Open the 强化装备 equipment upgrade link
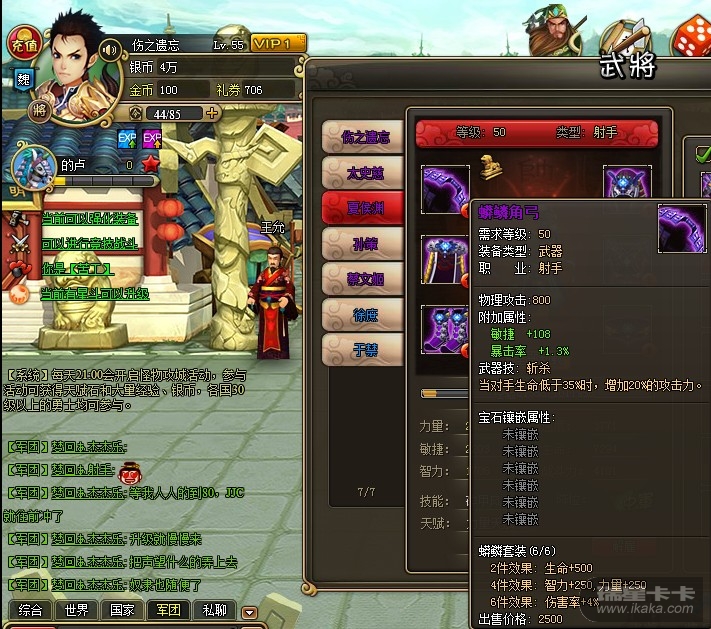The image size is (711, 629). coord(89,217)
